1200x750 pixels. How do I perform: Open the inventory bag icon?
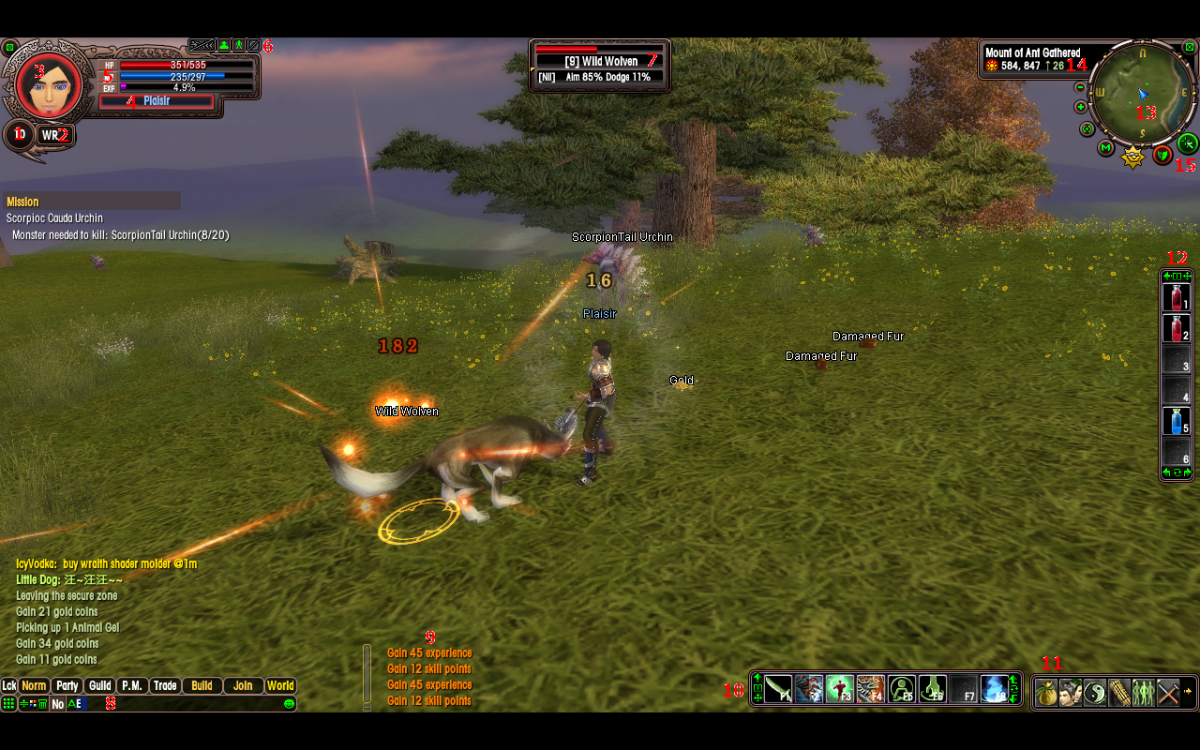1046,692
